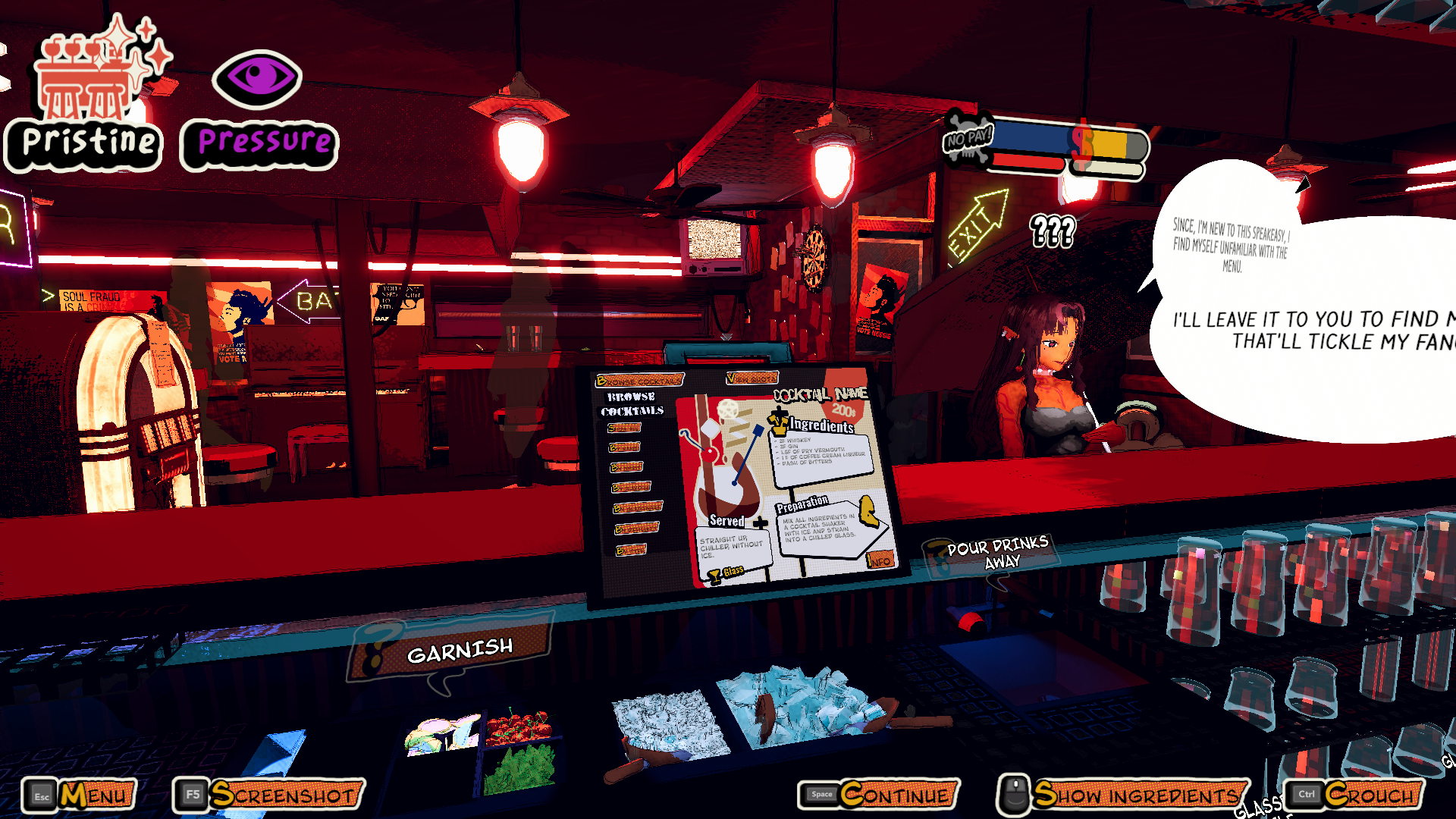Click the Show Ingredients button
Viewport: 1456px width, 819px height.
[x=1124, y=795]
